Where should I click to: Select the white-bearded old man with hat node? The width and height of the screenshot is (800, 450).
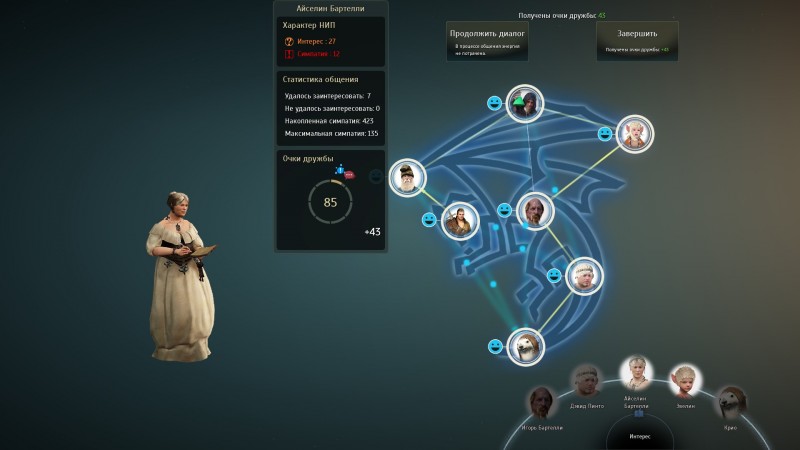pos(407,178)
